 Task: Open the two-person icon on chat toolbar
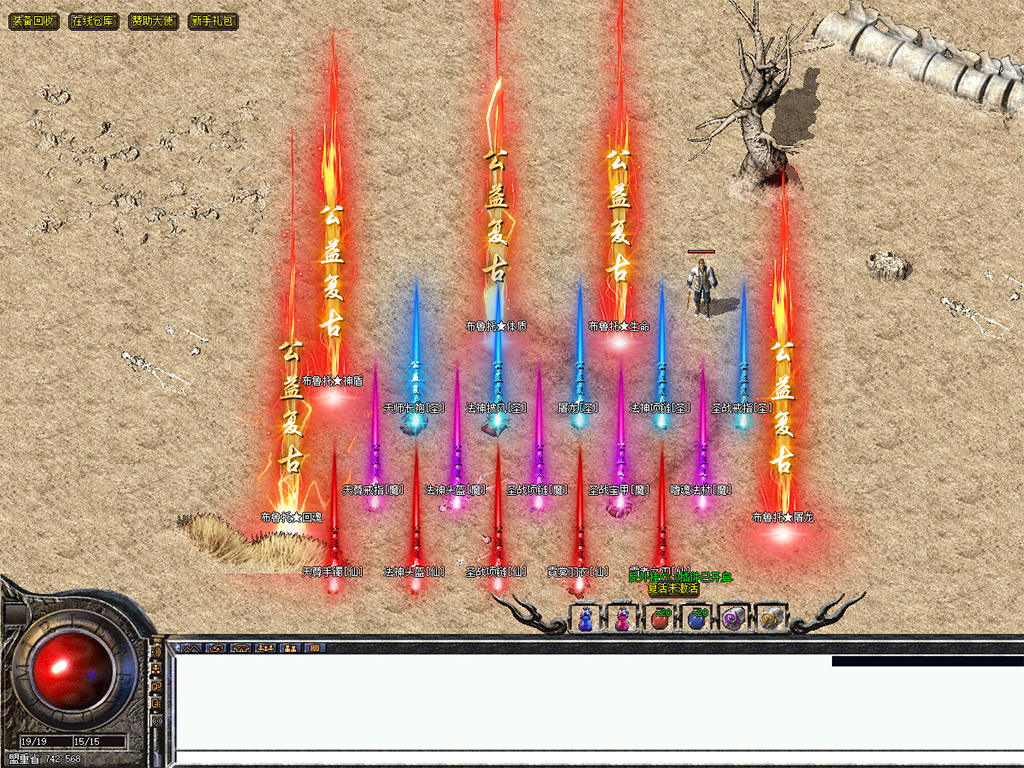290,648
